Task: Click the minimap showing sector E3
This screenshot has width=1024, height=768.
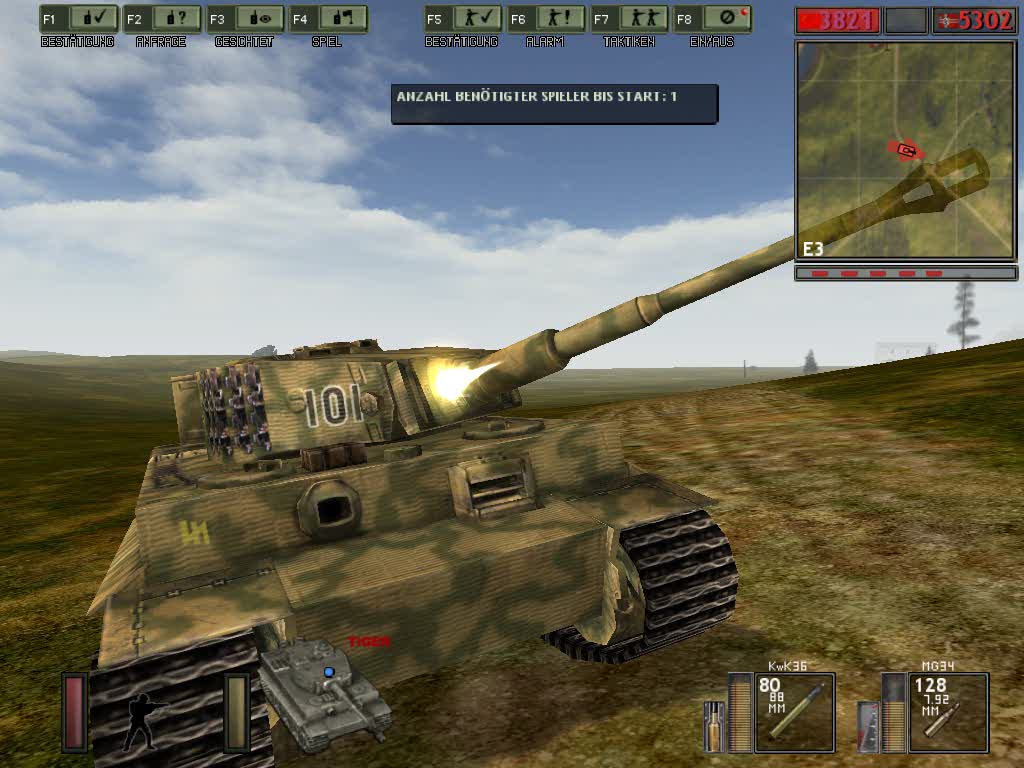Action: tap(905, 150)
